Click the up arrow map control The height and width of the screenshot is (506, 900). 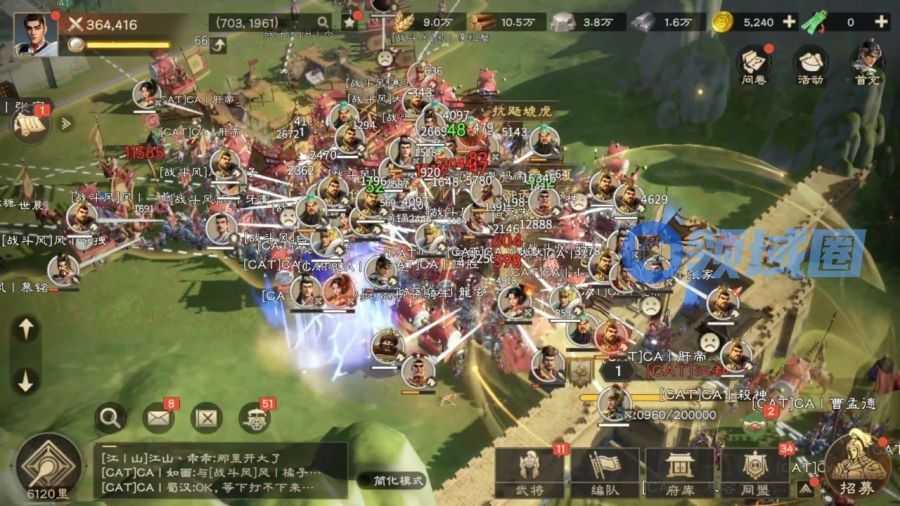[x=26, y=329]
